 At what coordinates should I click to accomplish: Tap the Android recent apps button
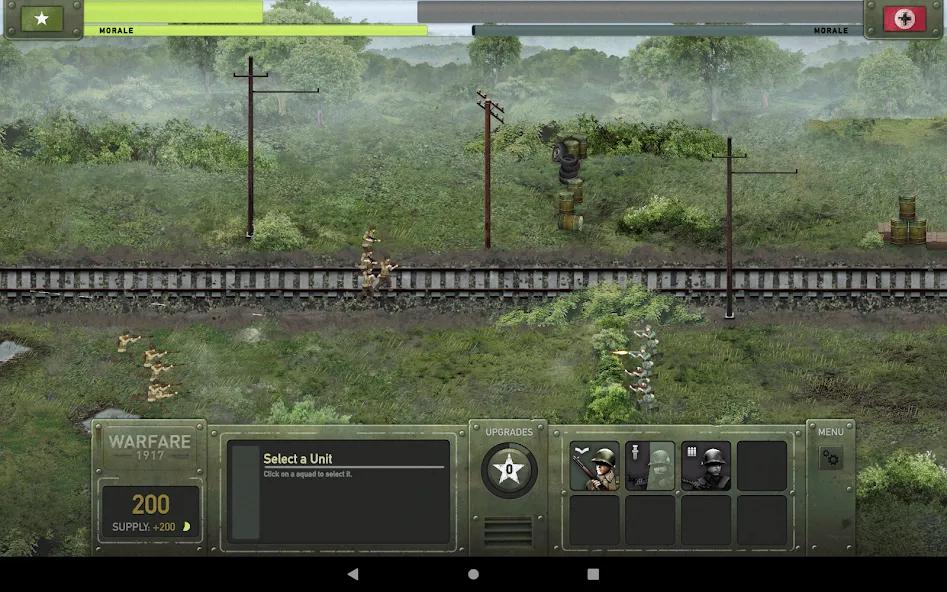(593, 574)
